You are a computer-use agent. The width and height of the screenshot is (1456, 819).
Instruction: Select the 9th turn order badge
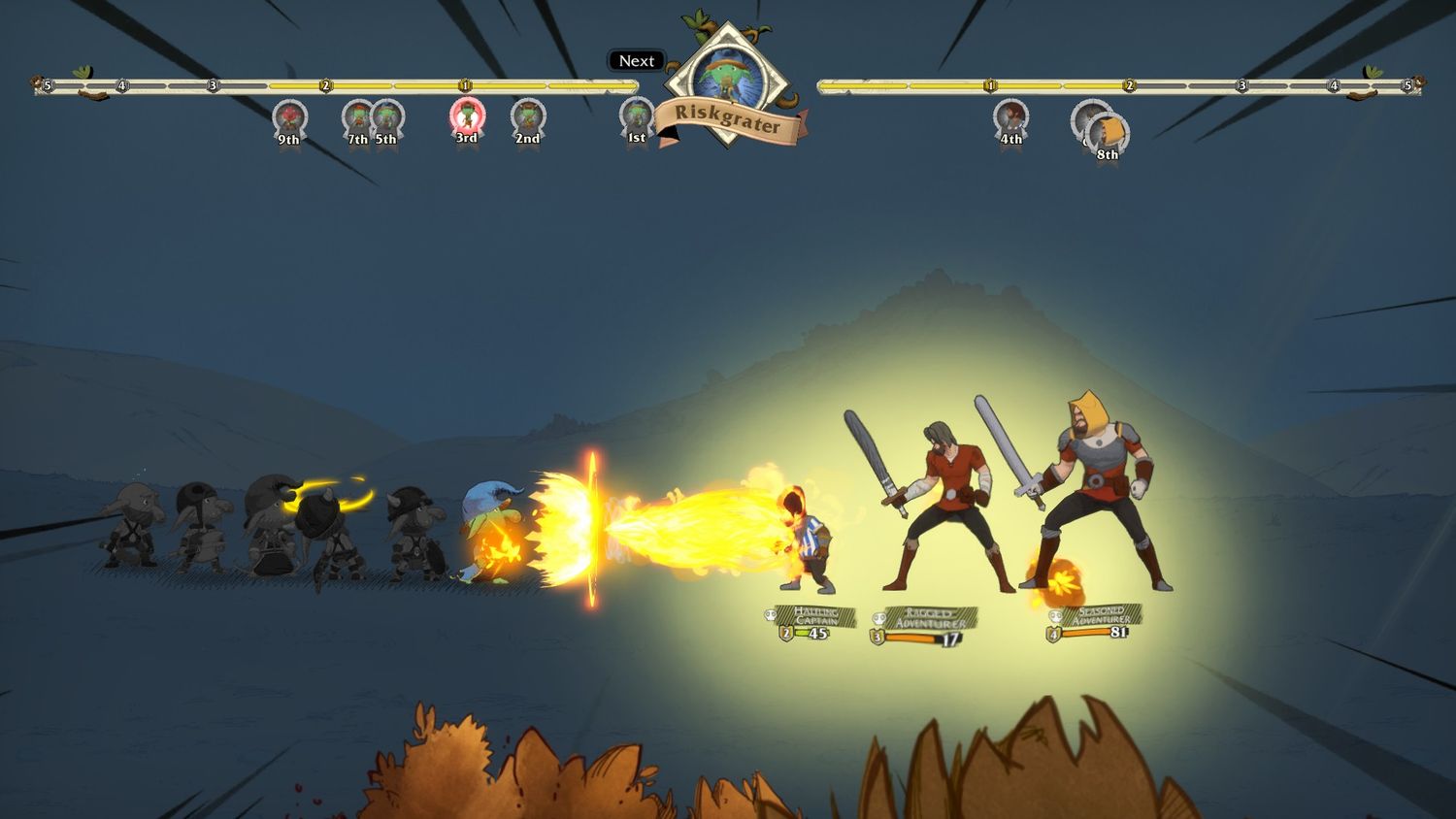289,118
